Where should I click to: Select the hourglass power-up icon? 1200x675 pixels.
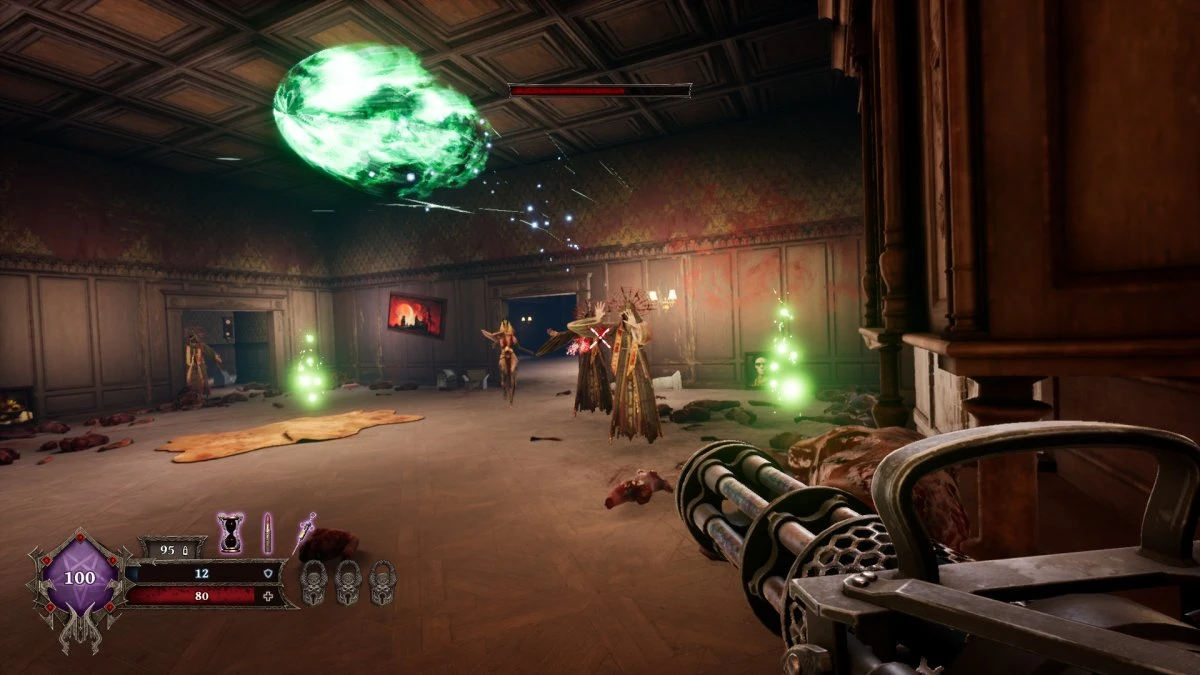pyautogui.click(x=231, y=532)
